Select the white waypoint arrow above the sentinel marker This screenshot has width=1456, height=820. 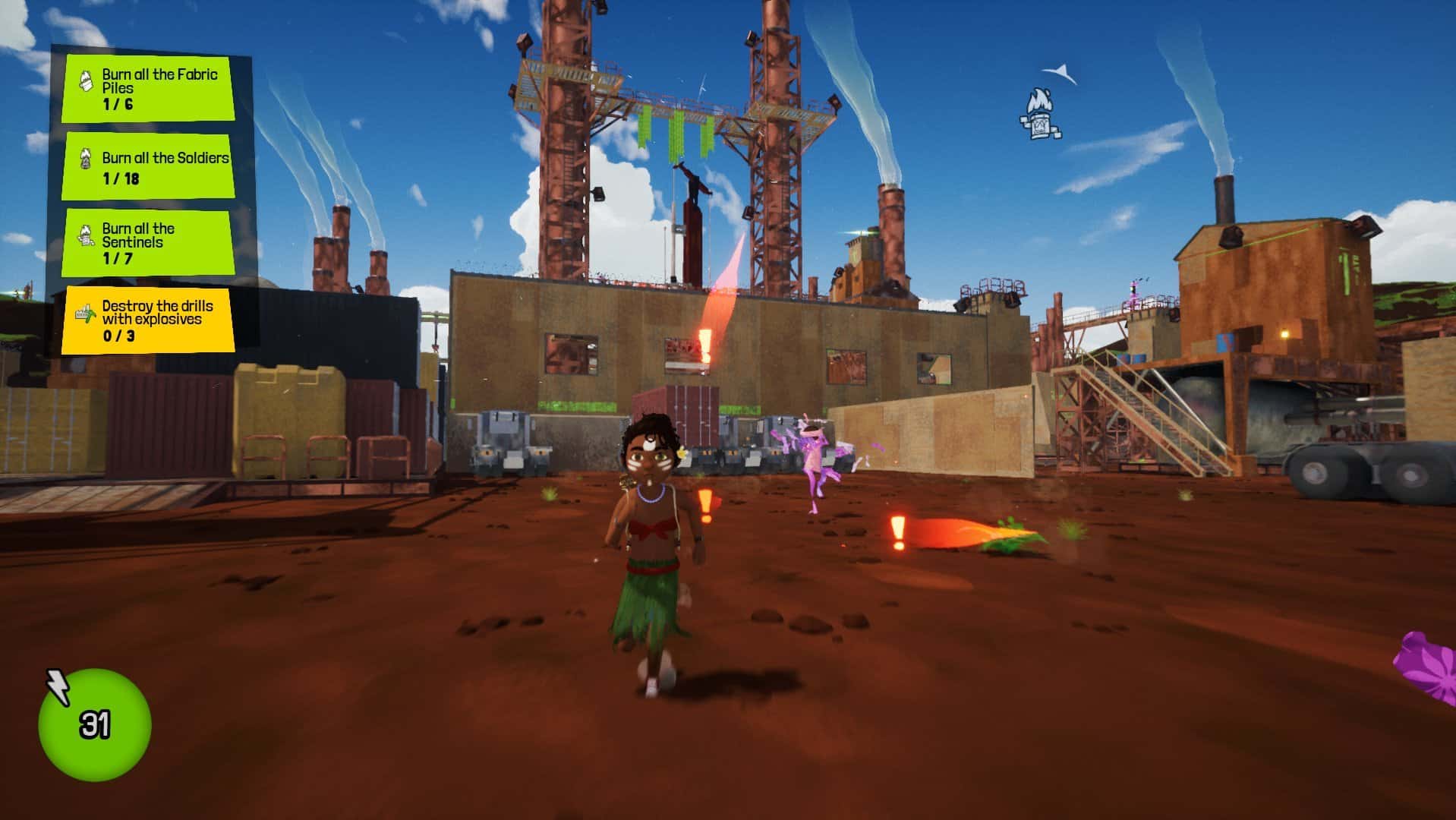pos(1060,74)
